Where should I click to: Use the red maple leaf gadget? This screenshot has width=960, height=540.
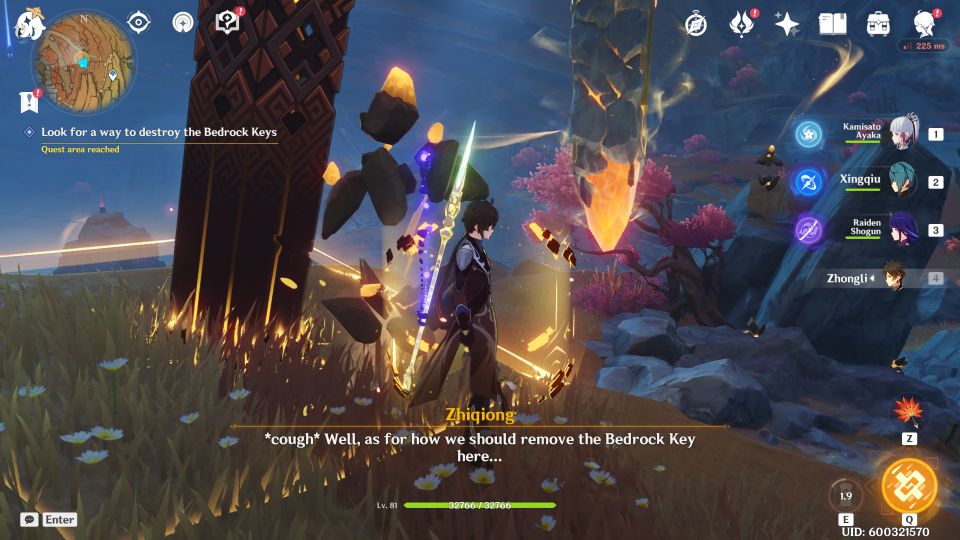pos(909,412)
